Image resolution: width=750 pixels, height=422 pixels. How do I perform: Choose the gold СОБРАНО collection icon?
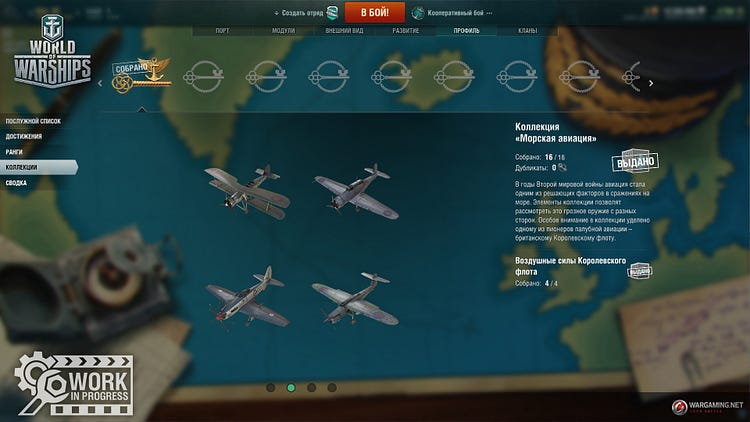click(140, 76)
